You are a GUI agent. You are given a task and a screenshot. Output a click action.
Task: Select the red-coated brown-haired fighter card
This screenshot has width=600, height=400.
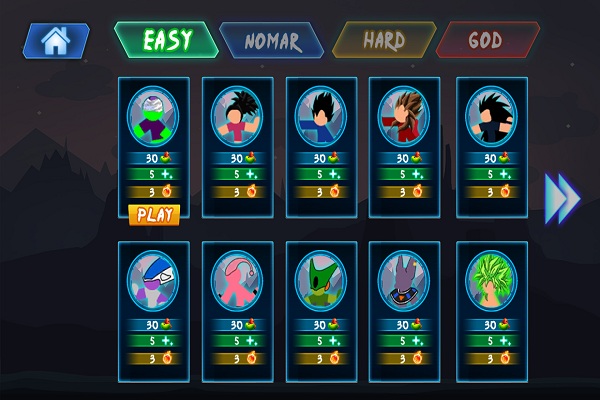click(x=404, y=118)
